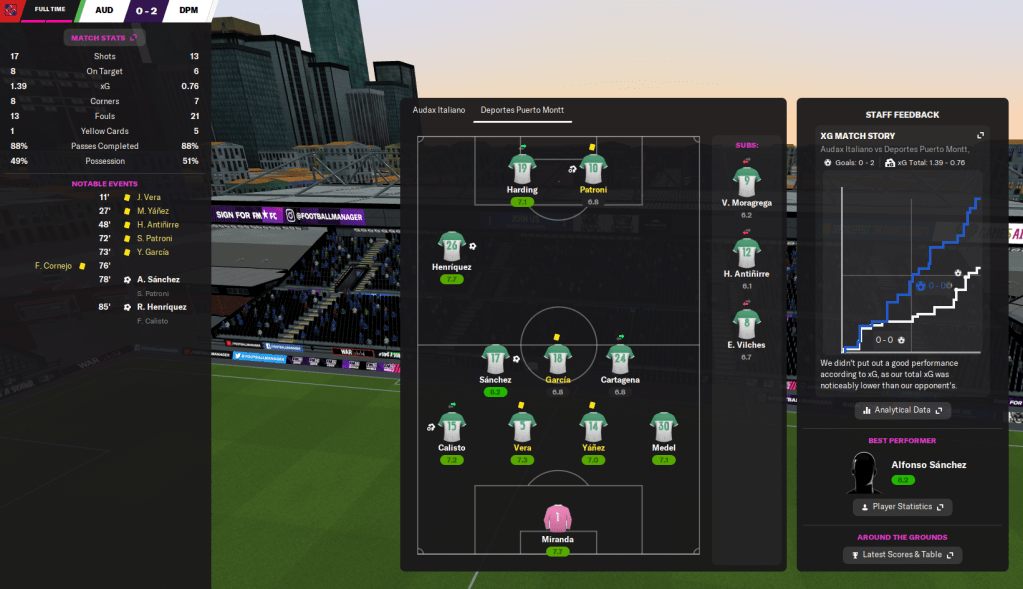Select Patroni's number 10 shirt
The width and height of the screenshot is (1023, 589).
[x=593, y=169]
